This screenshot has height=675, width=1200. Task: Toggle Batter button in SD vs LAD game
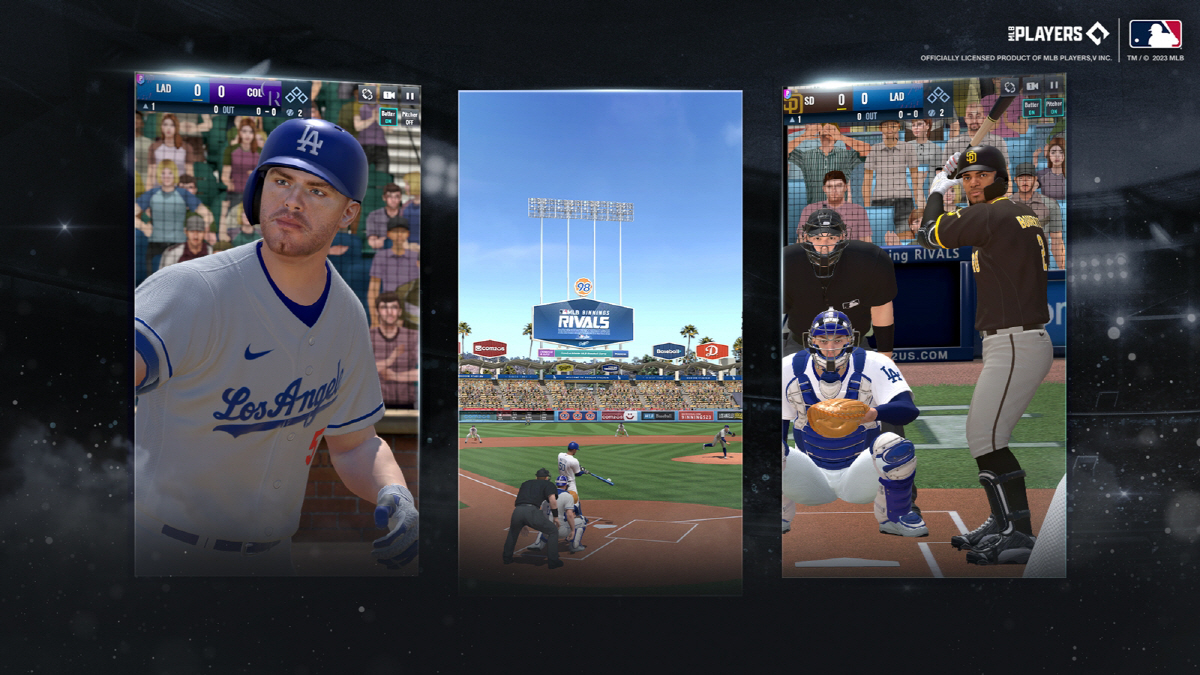tap(1032, 107)
